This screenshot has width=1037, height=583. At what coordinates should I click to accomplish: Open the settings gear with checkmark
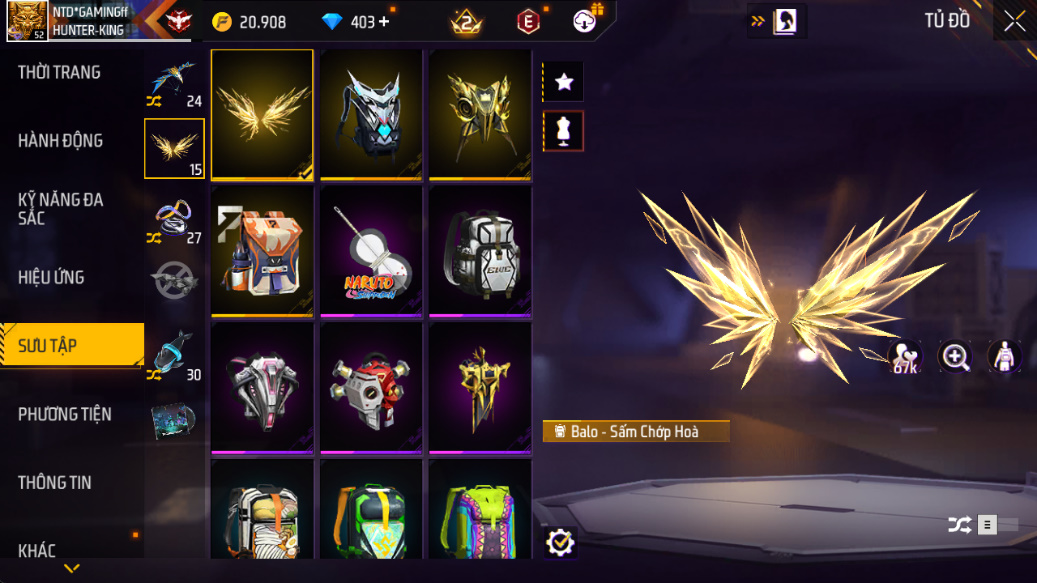pos(561,542)
